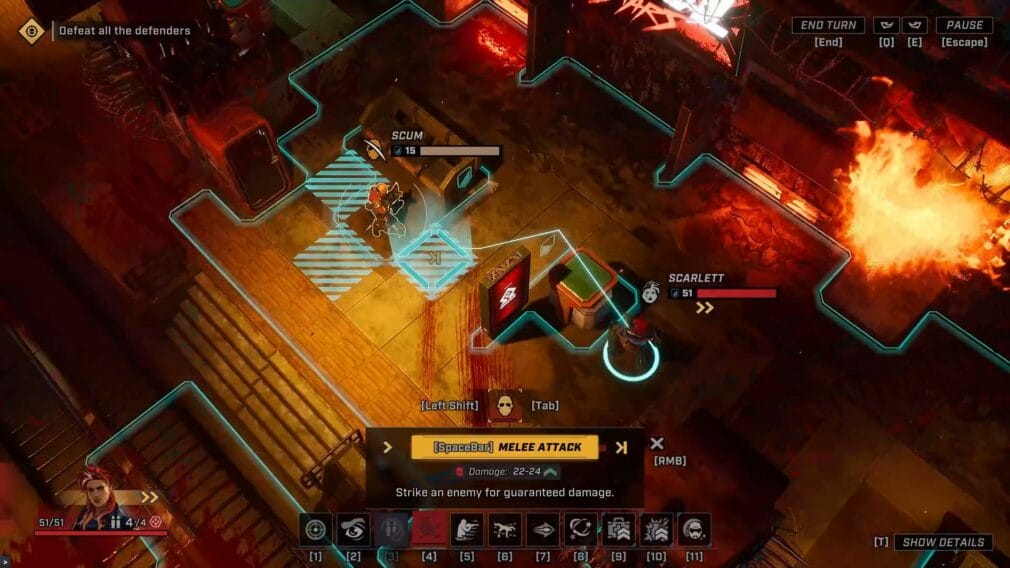Select the eye ability in the hotbar
The image size is (1010, 568).
(353, 529)
